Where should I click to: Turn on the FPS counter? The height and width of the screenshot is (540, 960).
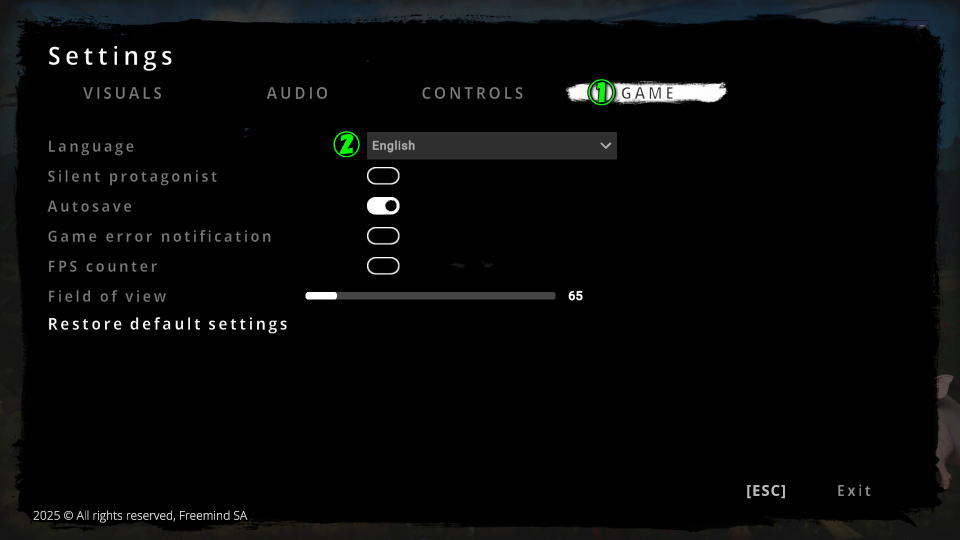383,266
